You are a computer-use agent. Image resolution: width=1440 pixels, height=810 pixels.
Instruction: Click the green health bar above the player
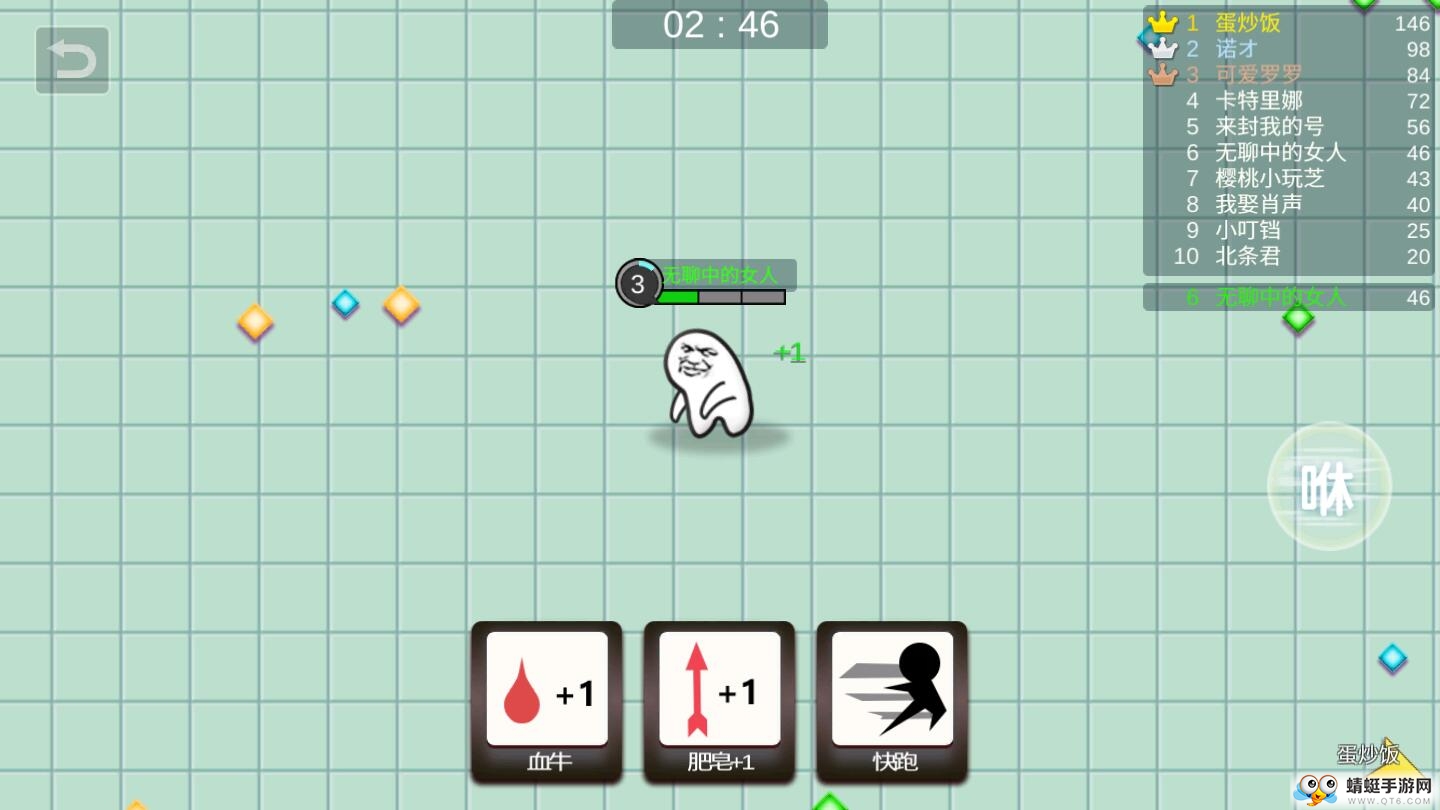680,296
